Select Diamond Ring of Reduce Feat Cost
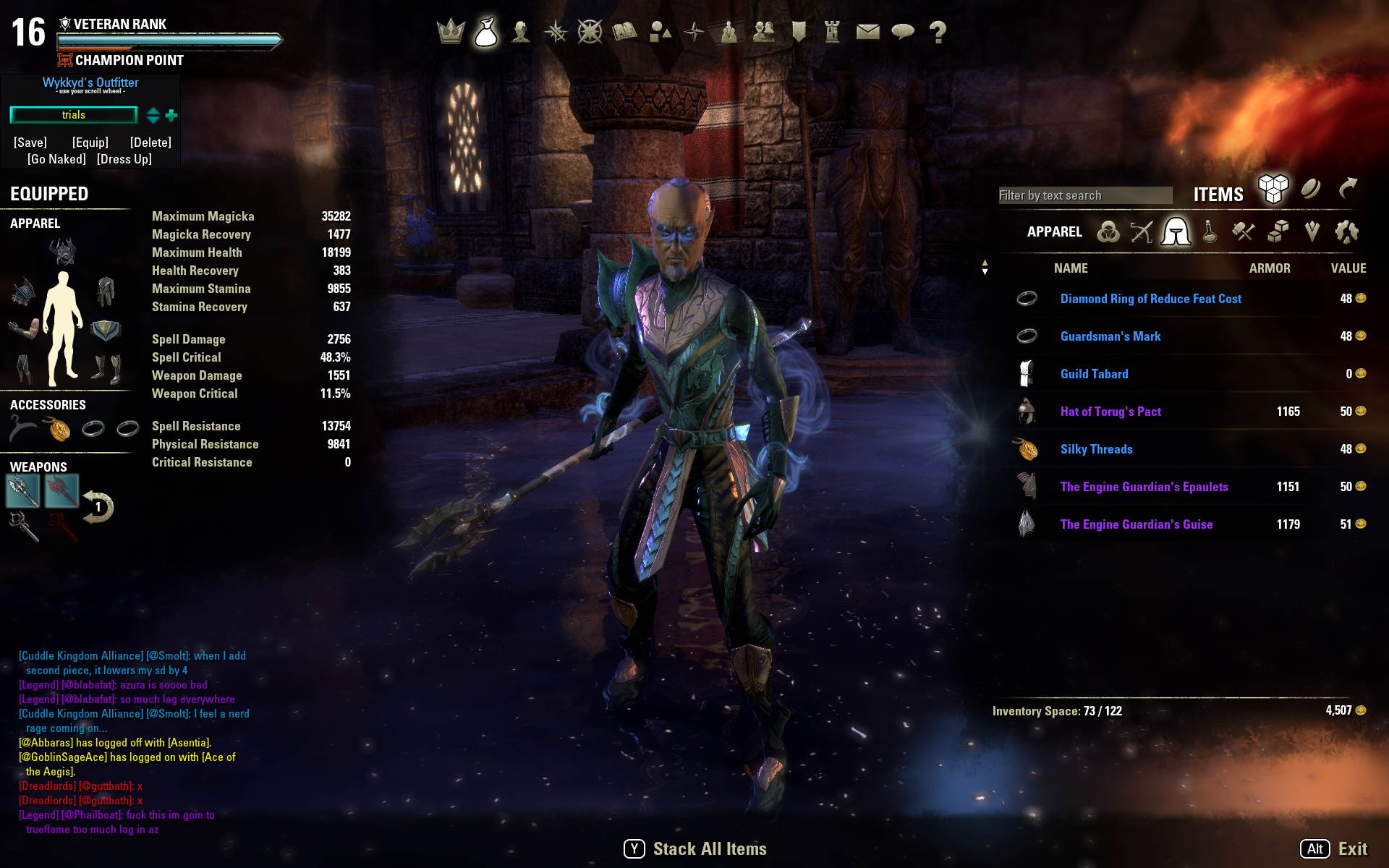The height and width of the screenshot is (868, 1389). (1150, 299)
